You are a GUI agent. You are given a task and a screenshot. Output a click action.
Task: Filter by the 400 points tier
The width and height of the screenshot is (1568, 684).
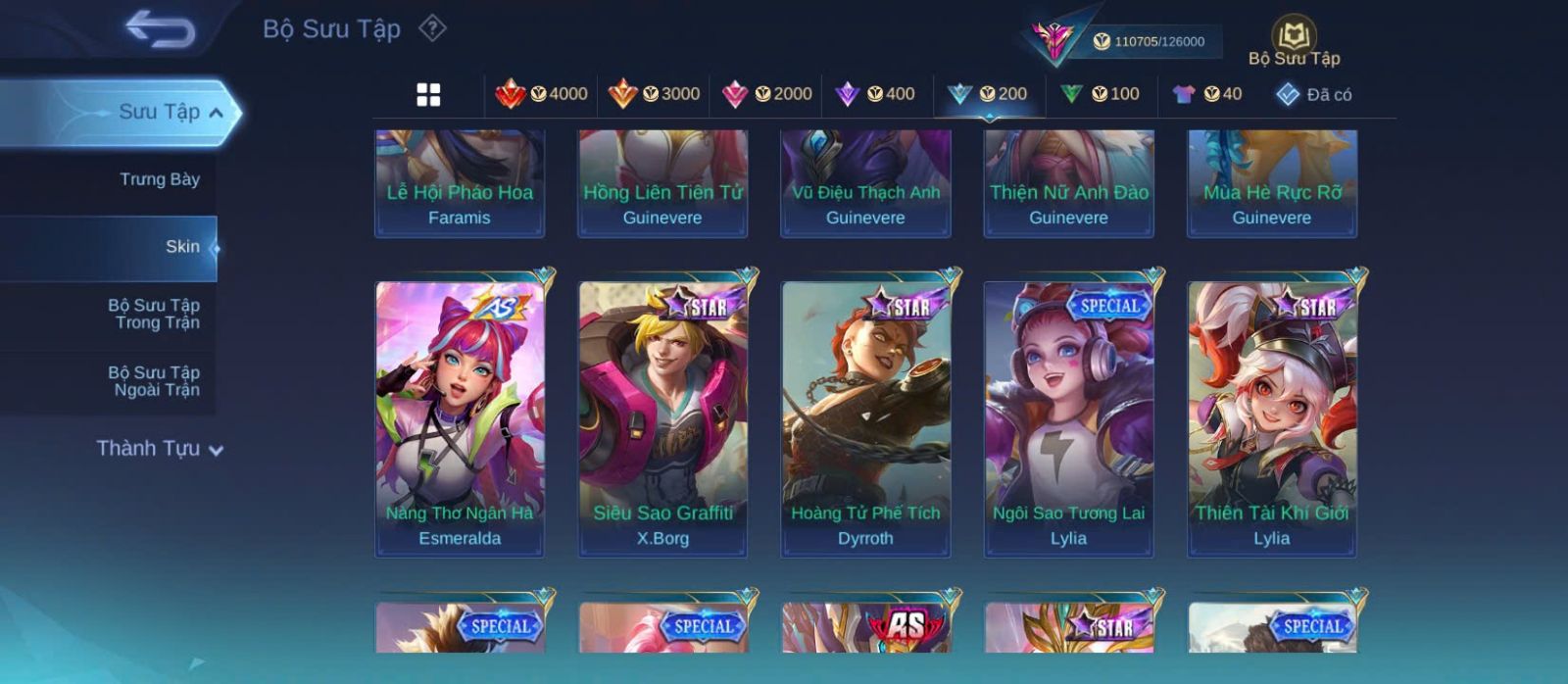click(875, 94)
